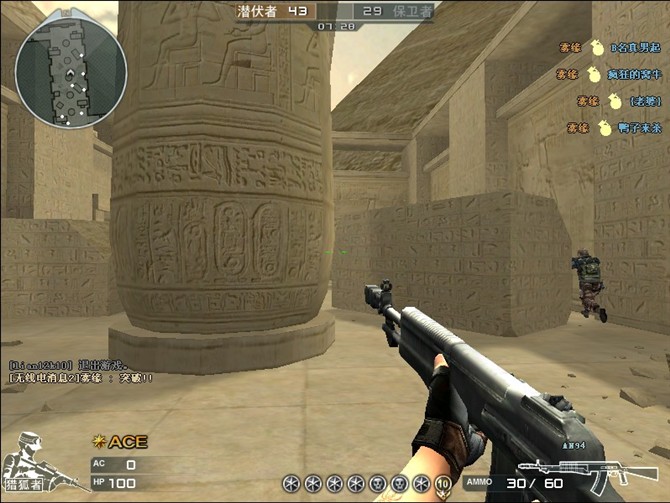The width and height of the screenshot is (670, 503).
Task: Click the gold number 10 kill medal
Action: pos(443,483)
